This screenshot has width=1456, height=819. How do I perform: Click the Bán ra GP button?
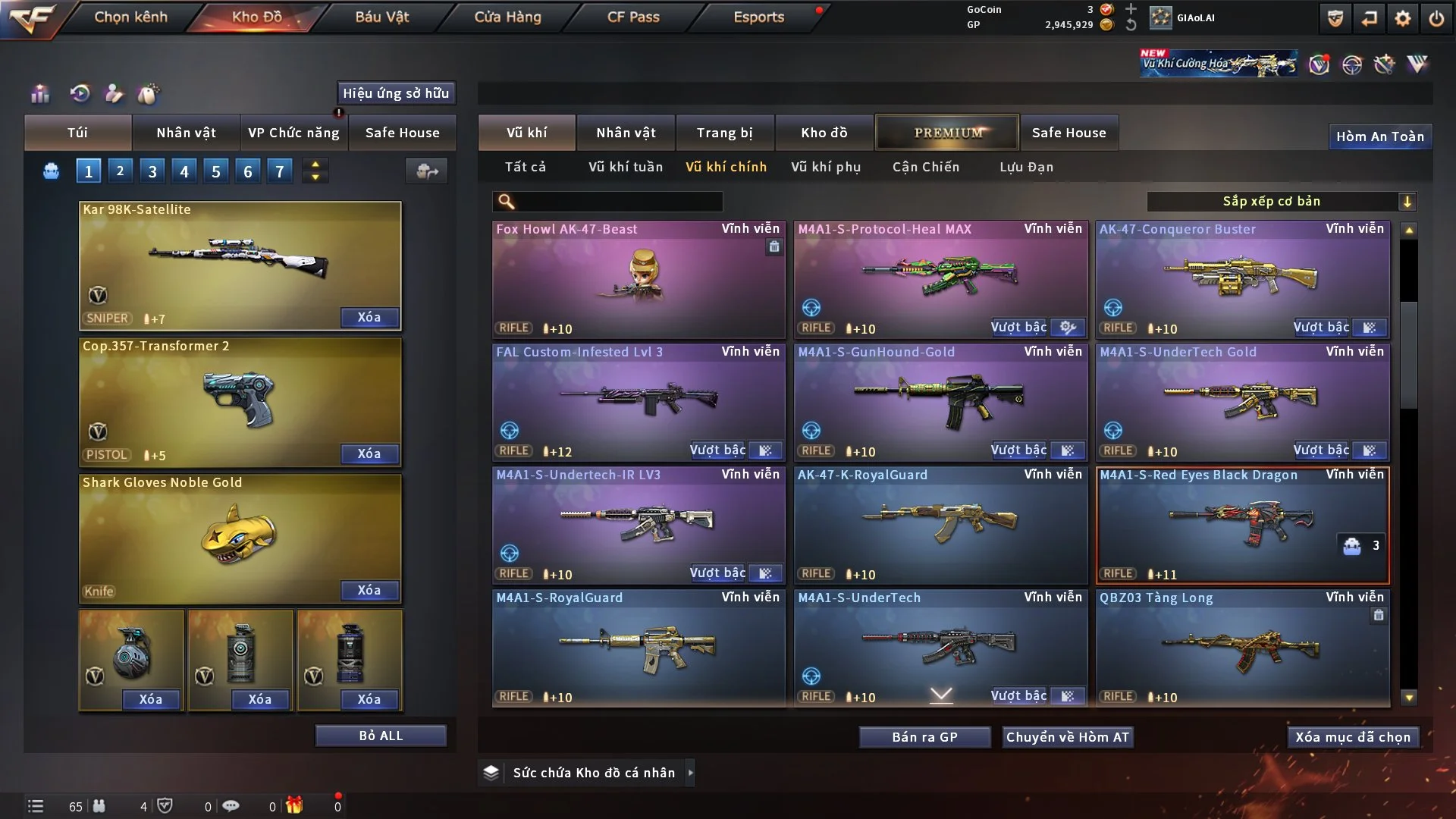[924, 737]
